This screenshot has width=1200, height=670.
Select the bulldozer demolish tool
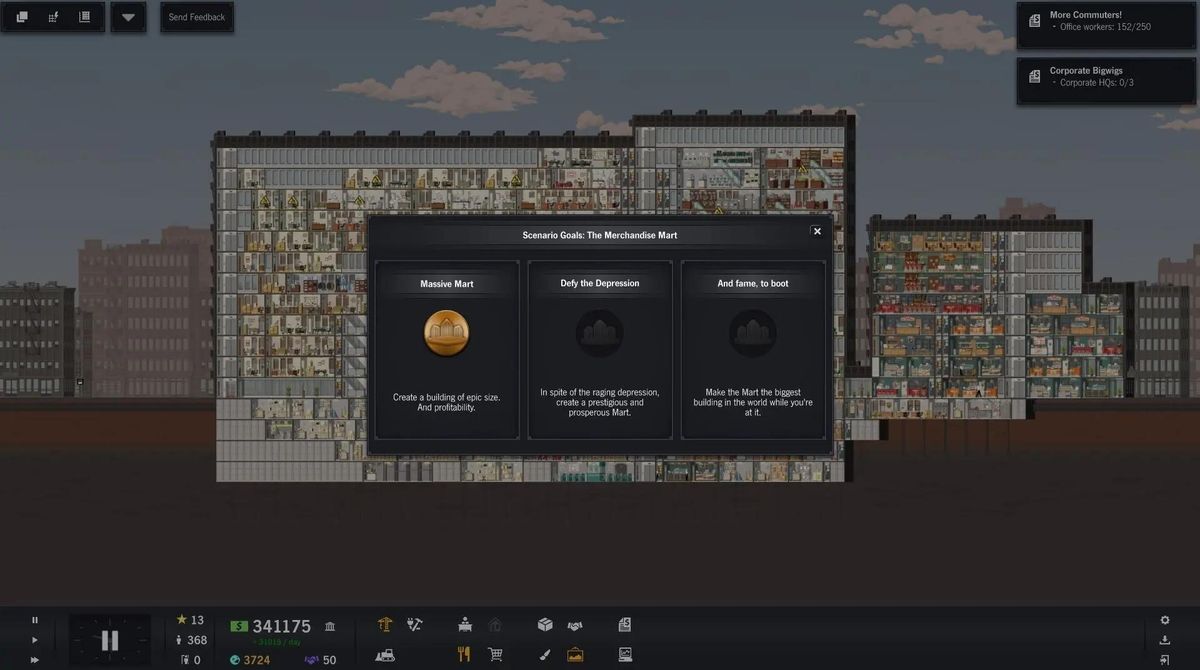click(385, 655)
